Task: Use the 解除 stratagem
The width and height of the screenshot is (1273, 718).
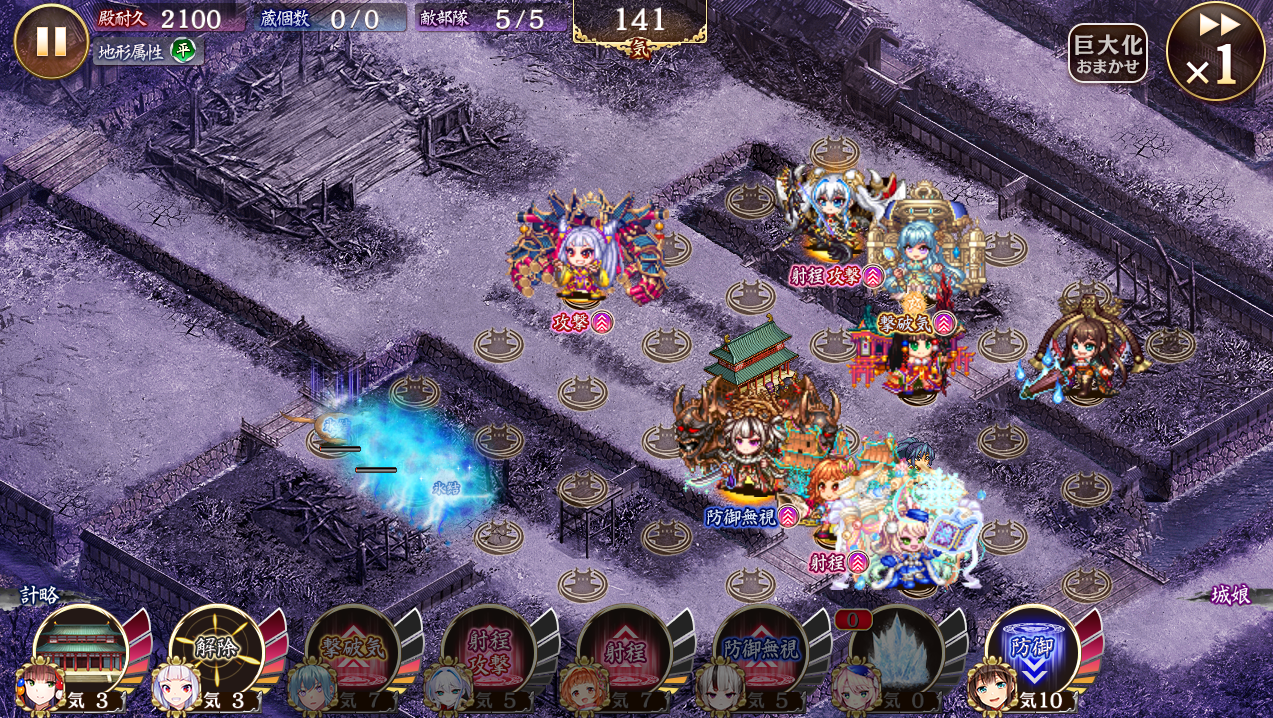Action: [x=216, y=652]
